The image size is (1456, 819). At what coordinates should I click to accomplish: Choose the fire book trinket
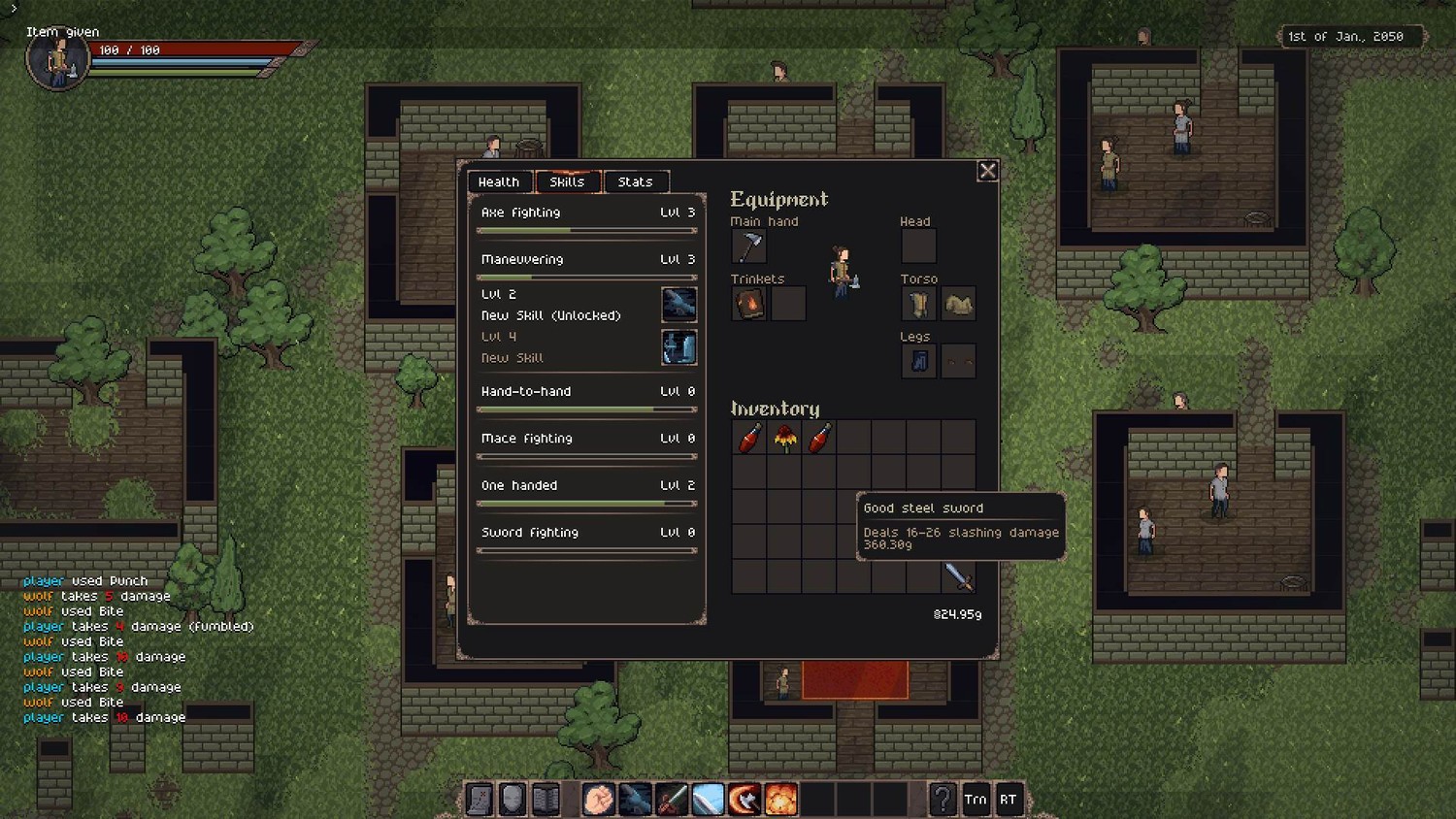748,304
